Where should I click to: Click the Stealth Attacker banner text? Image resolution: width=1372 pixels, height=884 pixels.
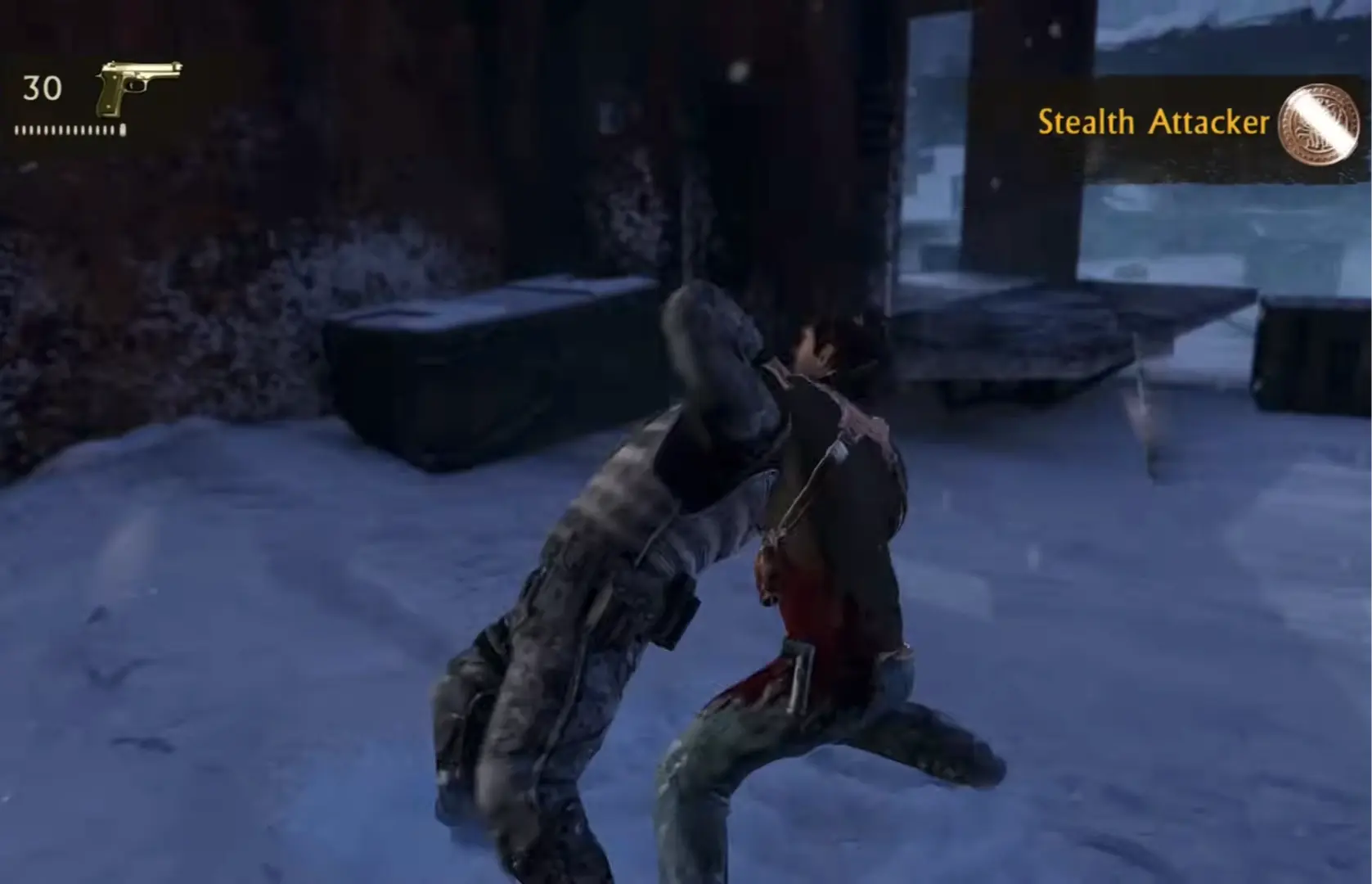tap(1155, 123)
